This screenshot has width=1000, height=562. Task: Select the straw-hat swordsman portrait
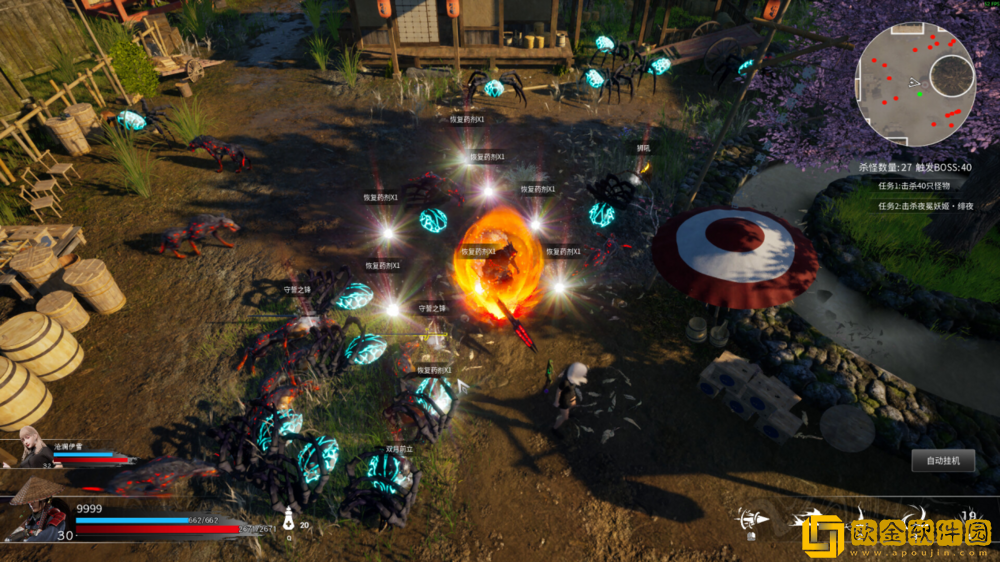(37, 508)
